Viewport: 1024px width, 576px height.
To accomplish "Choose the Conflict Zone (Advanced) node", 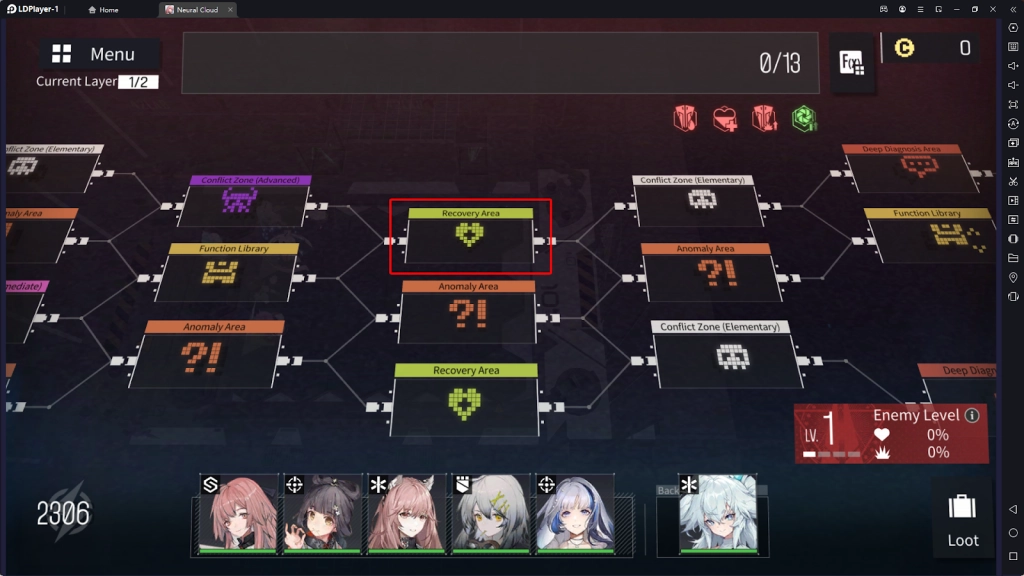I will [240, 202].
